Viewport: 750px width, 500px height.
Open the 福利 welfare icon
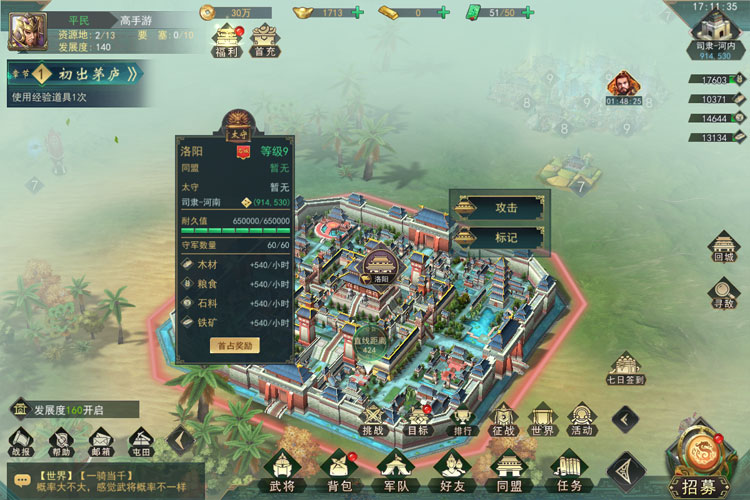click(225, 39)
